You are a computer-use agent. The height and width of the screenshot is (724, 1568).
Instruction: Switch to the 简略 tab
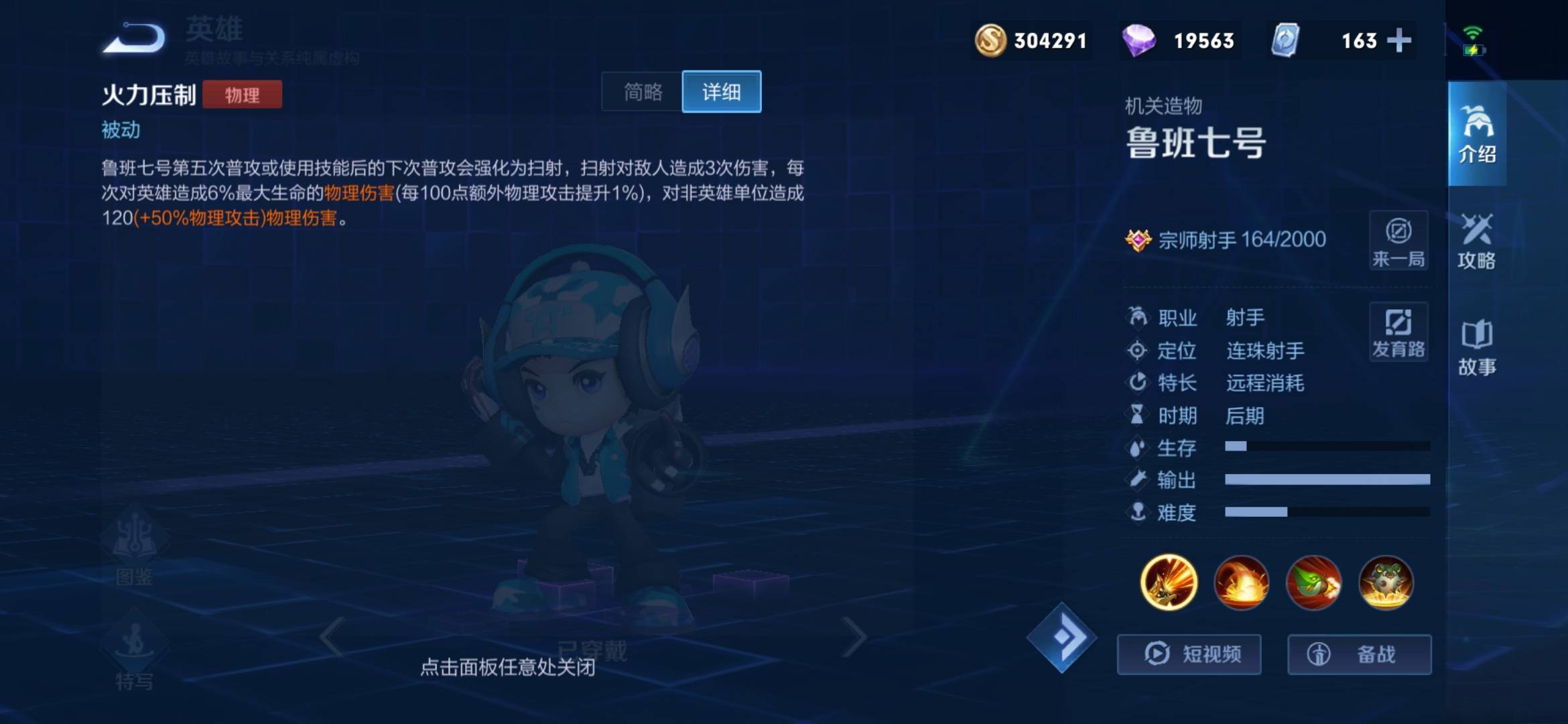(x=643, y=93)
